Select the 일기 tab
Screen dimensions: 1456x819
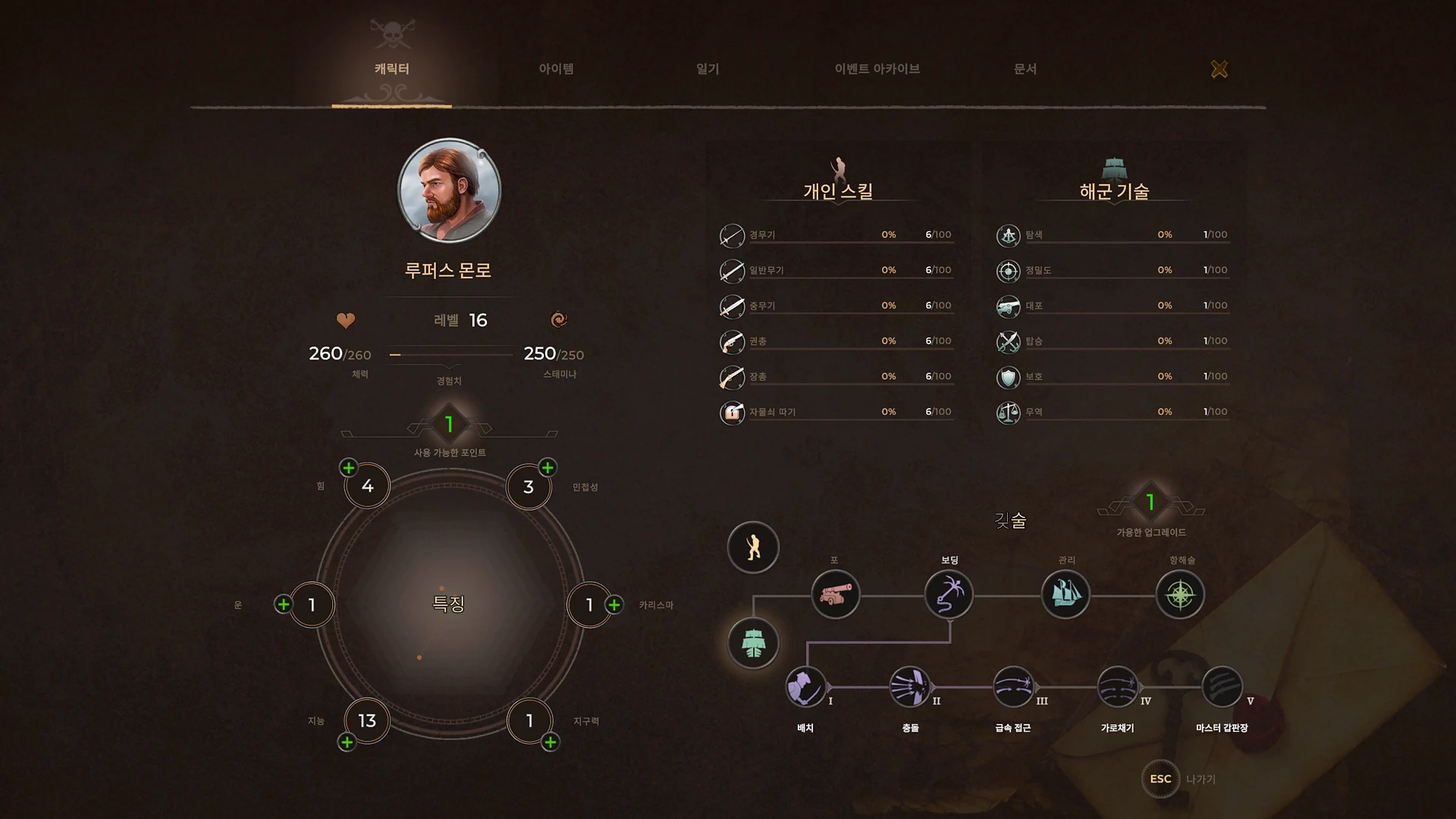708,68
